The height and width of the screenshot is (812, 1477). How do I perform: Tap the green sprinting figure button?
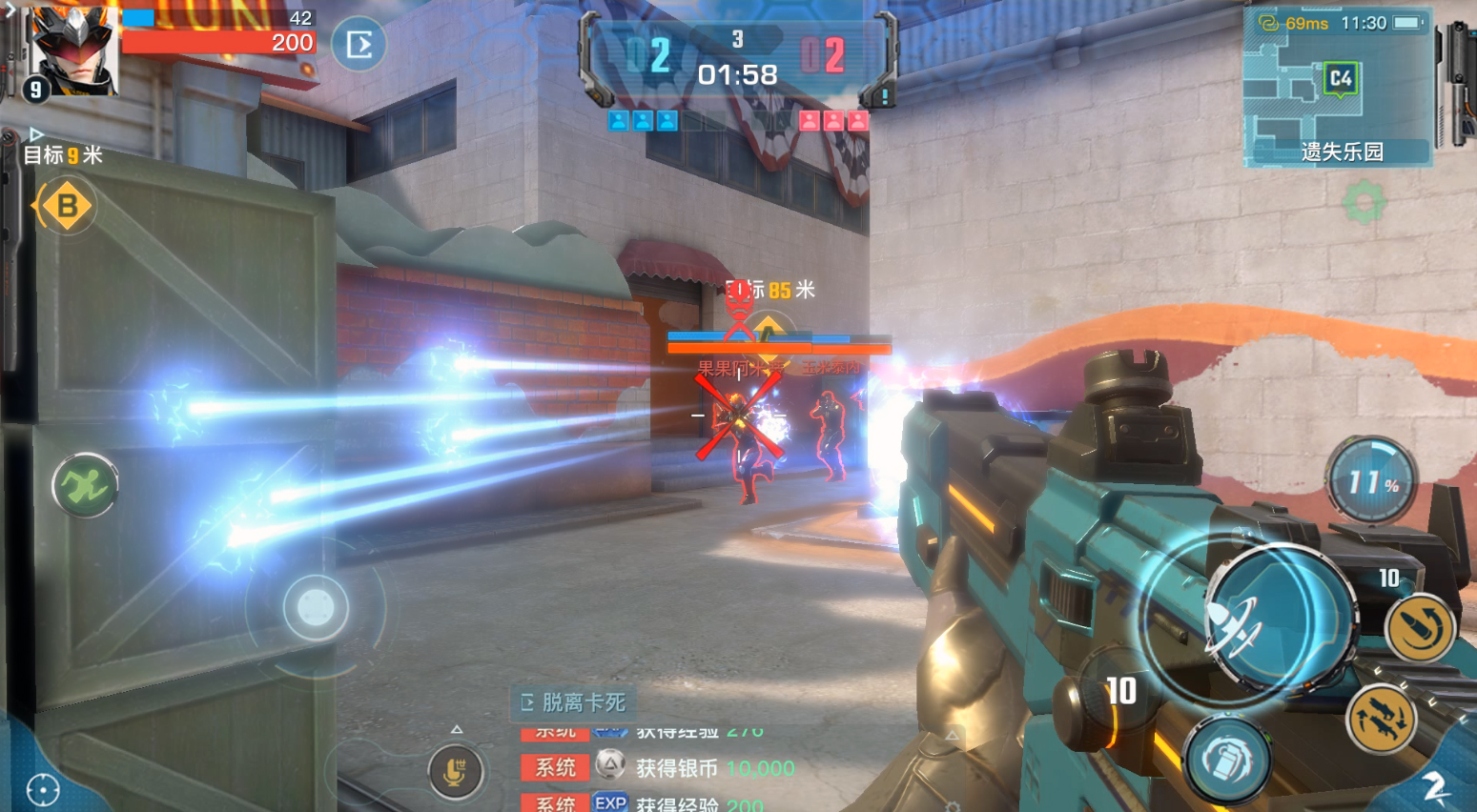click(85, 486)
